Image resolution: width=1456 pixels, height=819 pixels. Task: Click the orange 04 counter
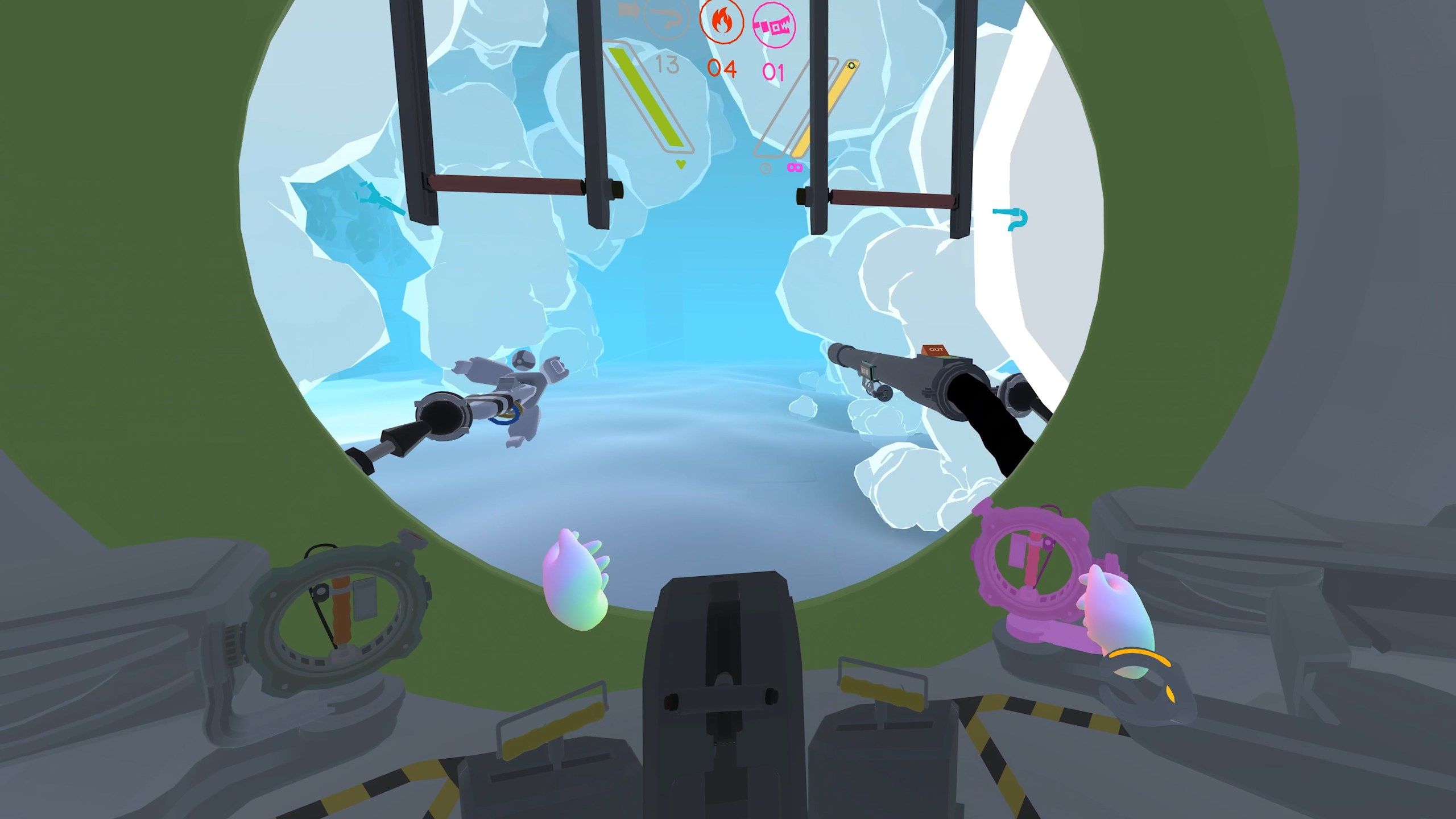coord(722,69)
